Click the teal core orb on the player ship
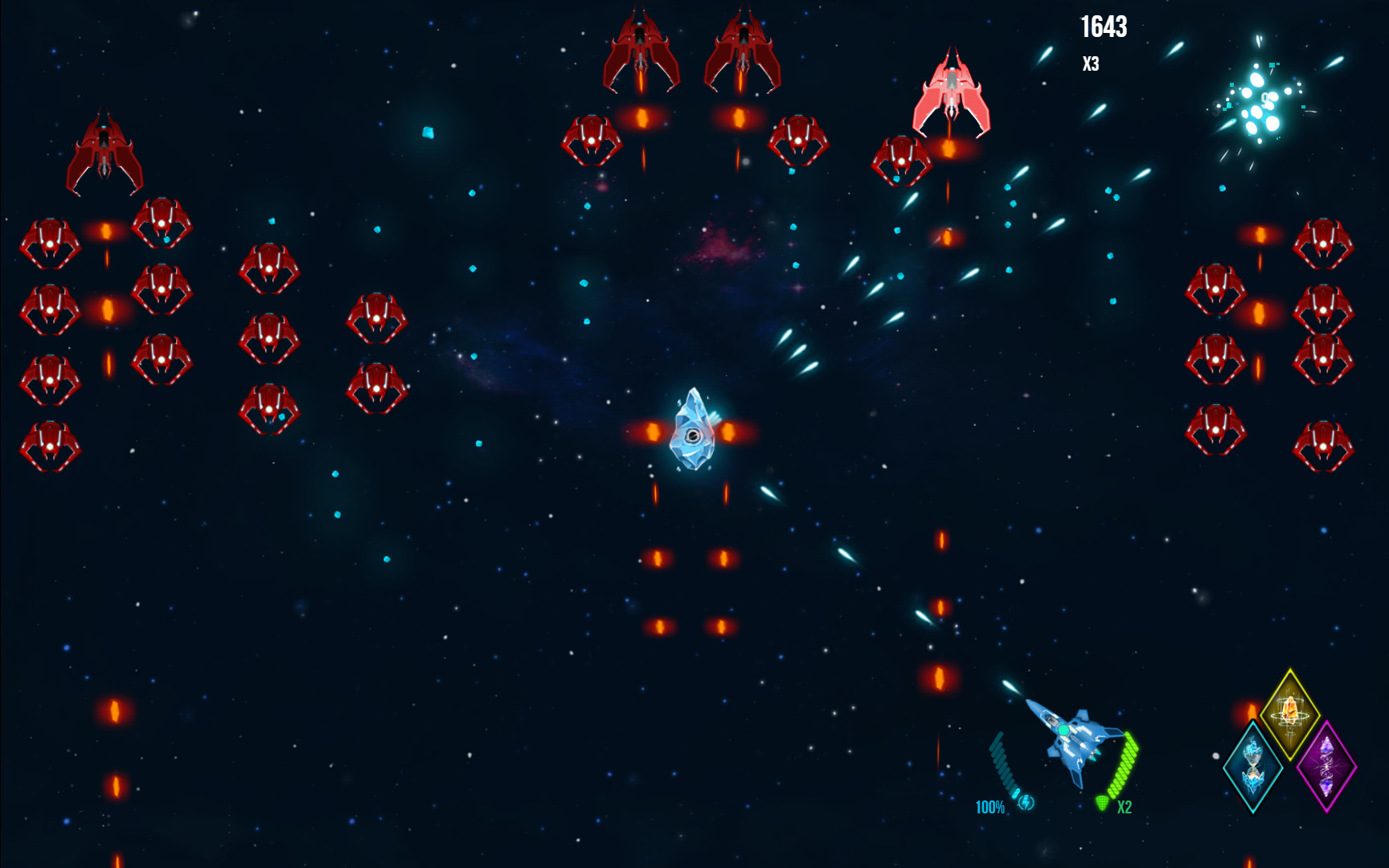Screen dimensions: 1389x868 click(1063, 728)
